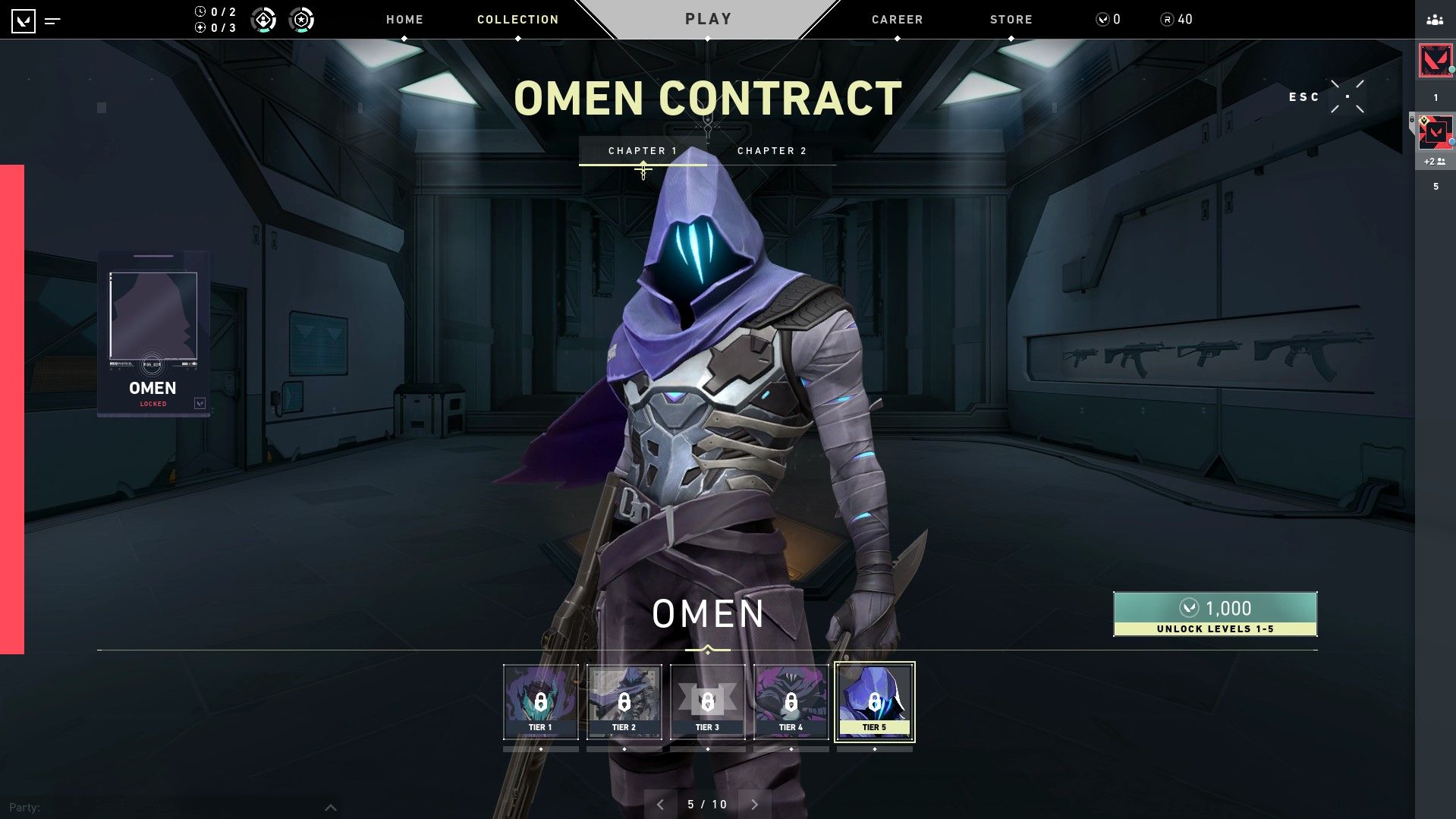This screenshot has width=1456, height=819.
Task: Unlock Levels 1-5 for 1,000 points
Action: click(x=1215, y=614)
